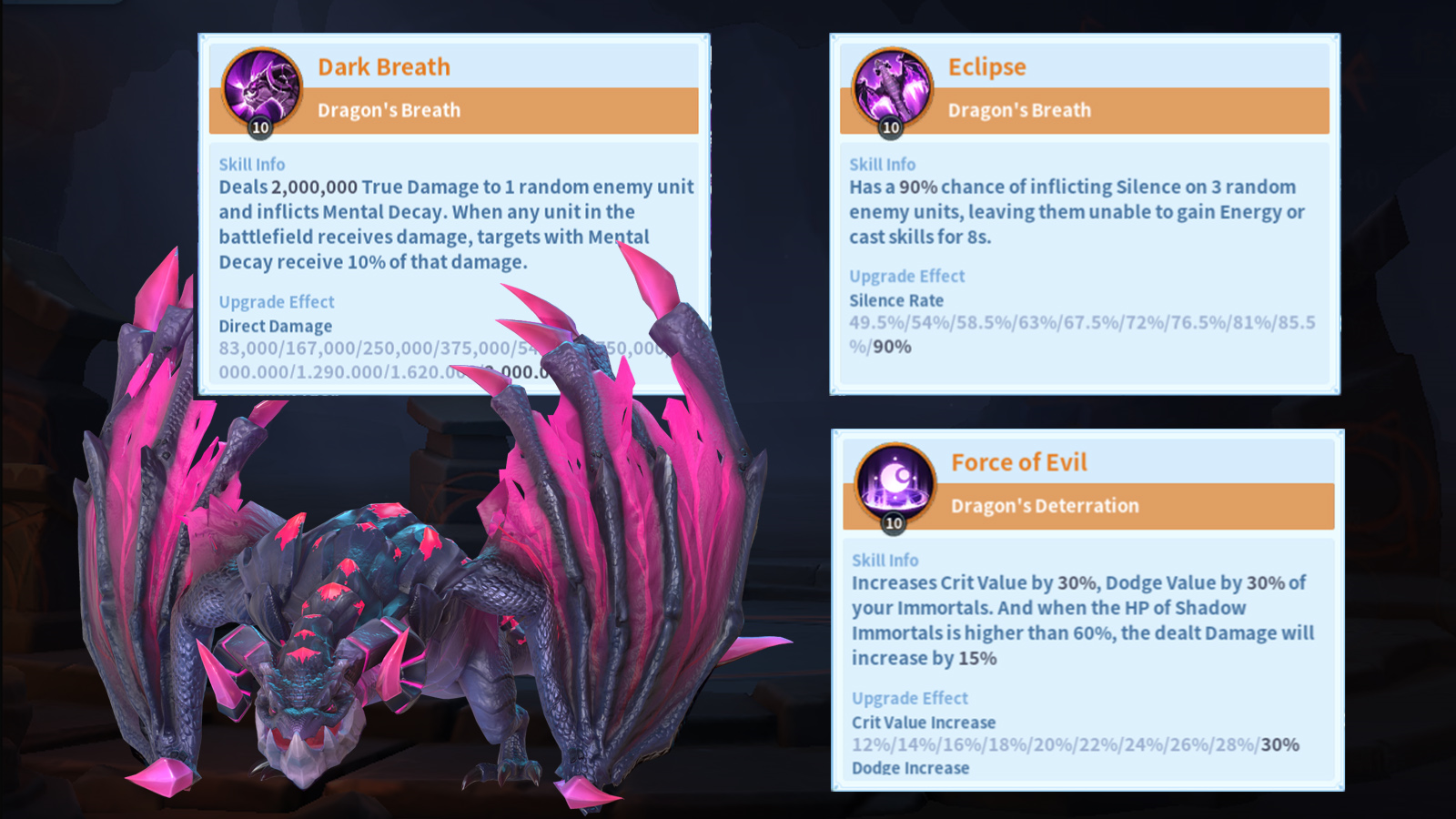Click the level 10 badge on Dark Breath
1456x819 pixels.
pyautogui.click(x=258, y=126)
